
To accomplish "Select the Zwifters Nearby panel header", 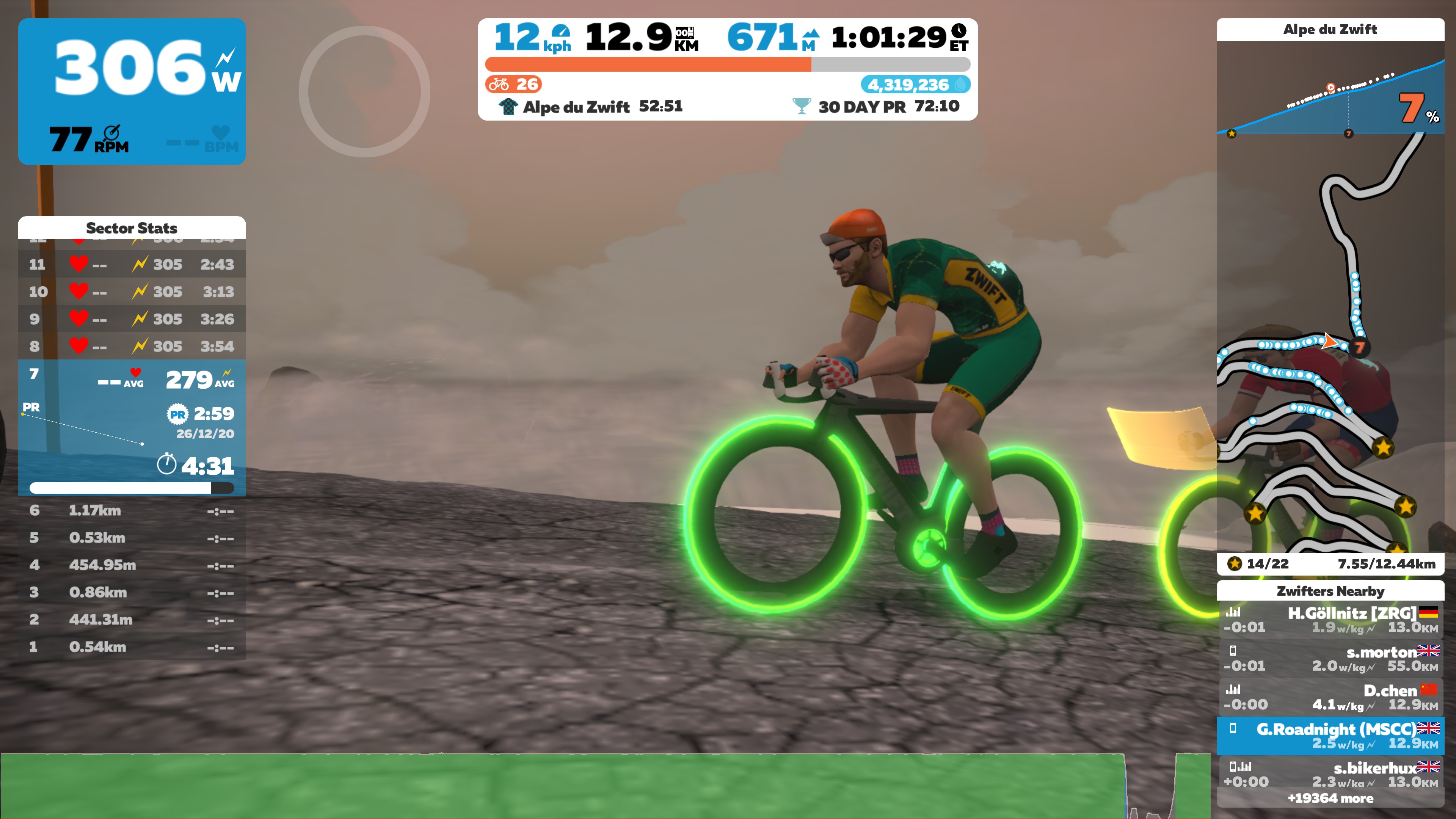I will pyautogui.click(x=1330, y=592).
